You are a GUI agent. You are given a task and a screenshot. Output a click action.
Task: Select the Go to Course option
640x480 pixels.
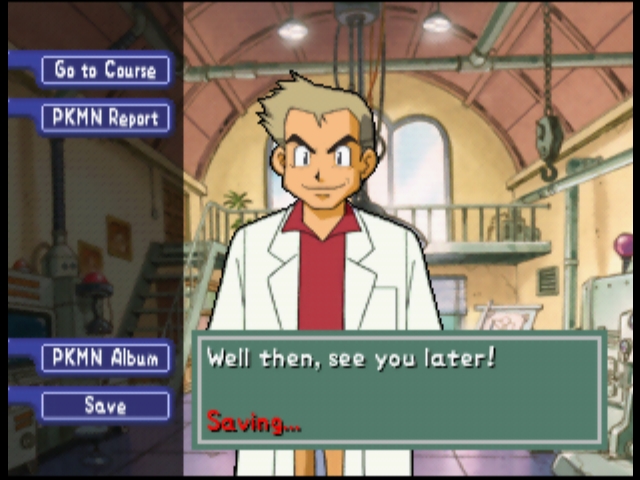[105, 70]
